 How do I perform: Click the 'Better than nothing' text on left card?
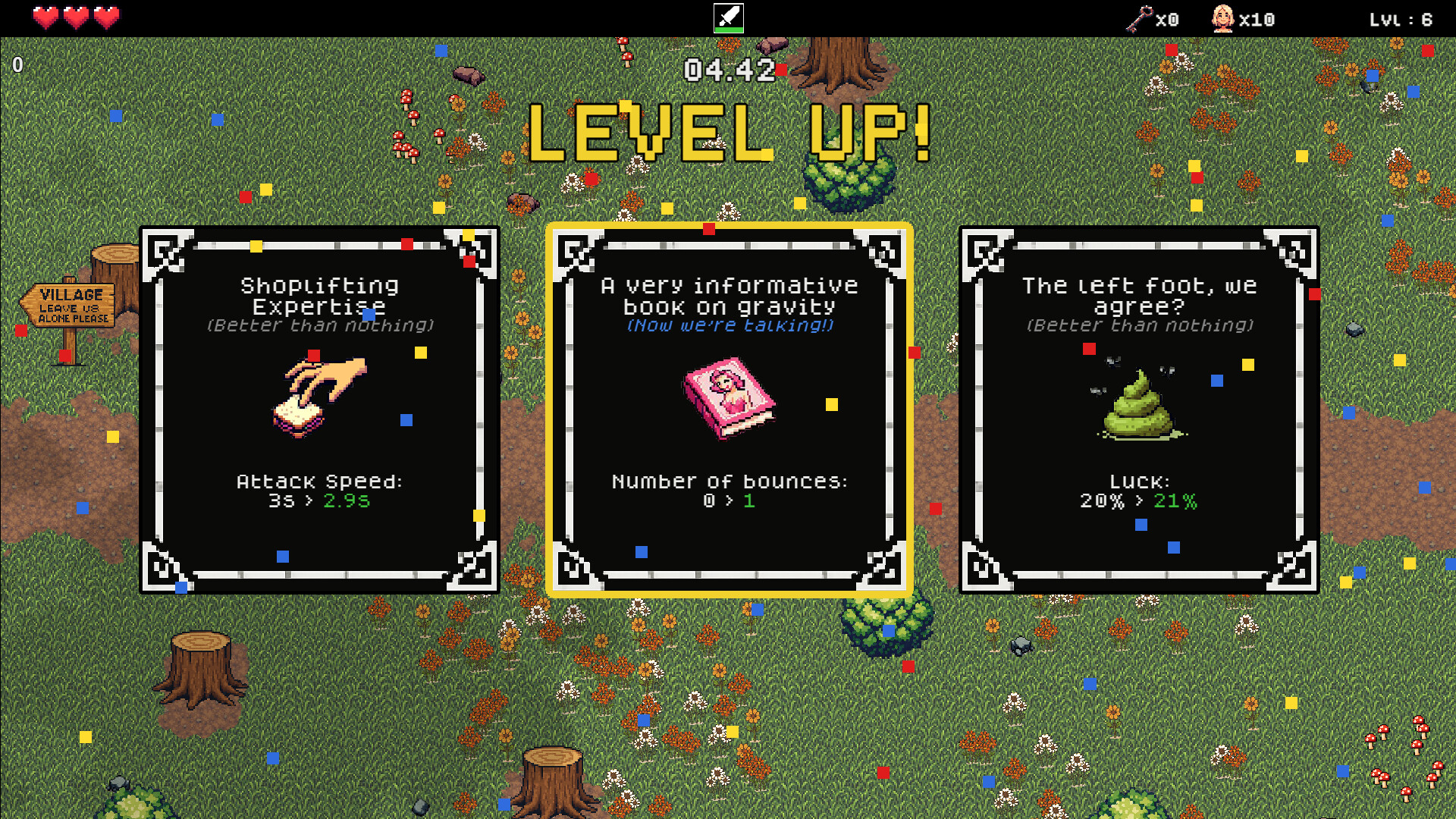coord(320,326)
